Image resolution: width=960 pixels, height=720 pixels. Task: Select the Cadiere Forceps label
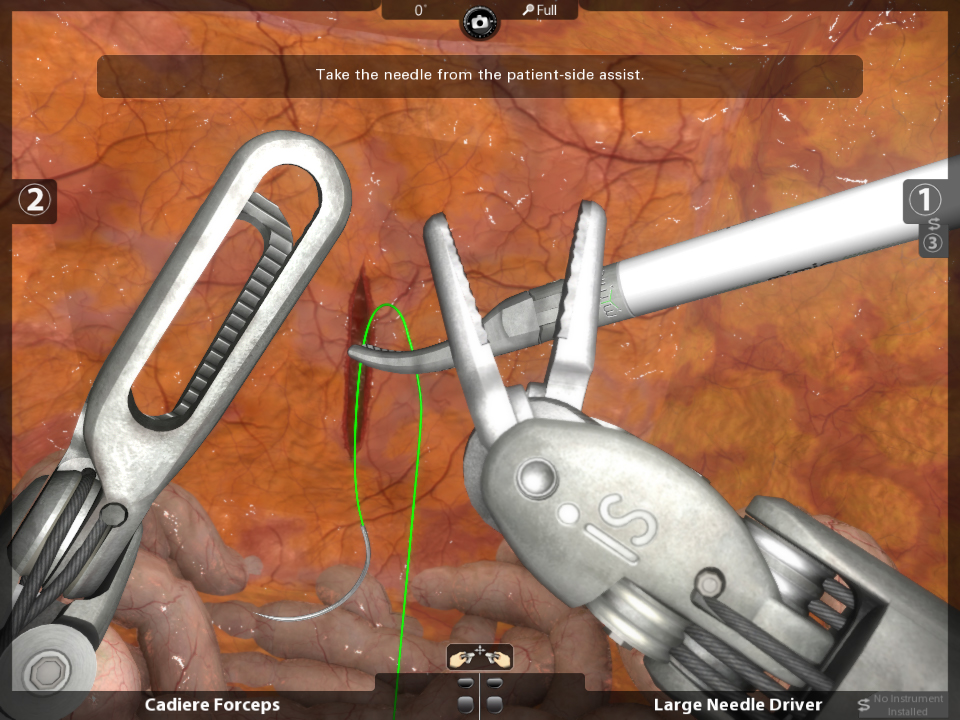pos(212,705)
